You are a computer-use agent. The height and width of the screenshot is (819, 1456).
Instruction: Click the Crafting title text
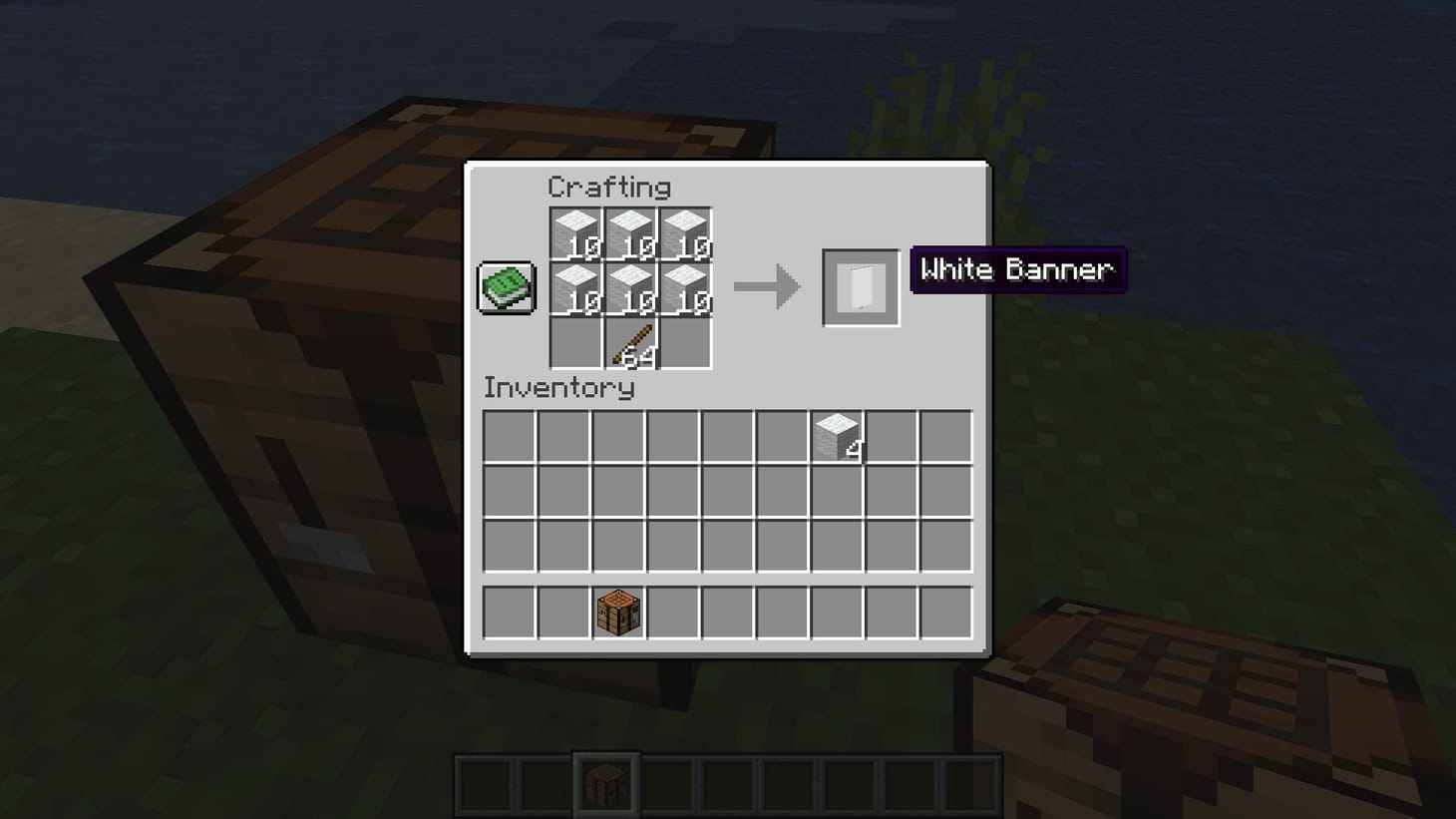pos(610,188)
